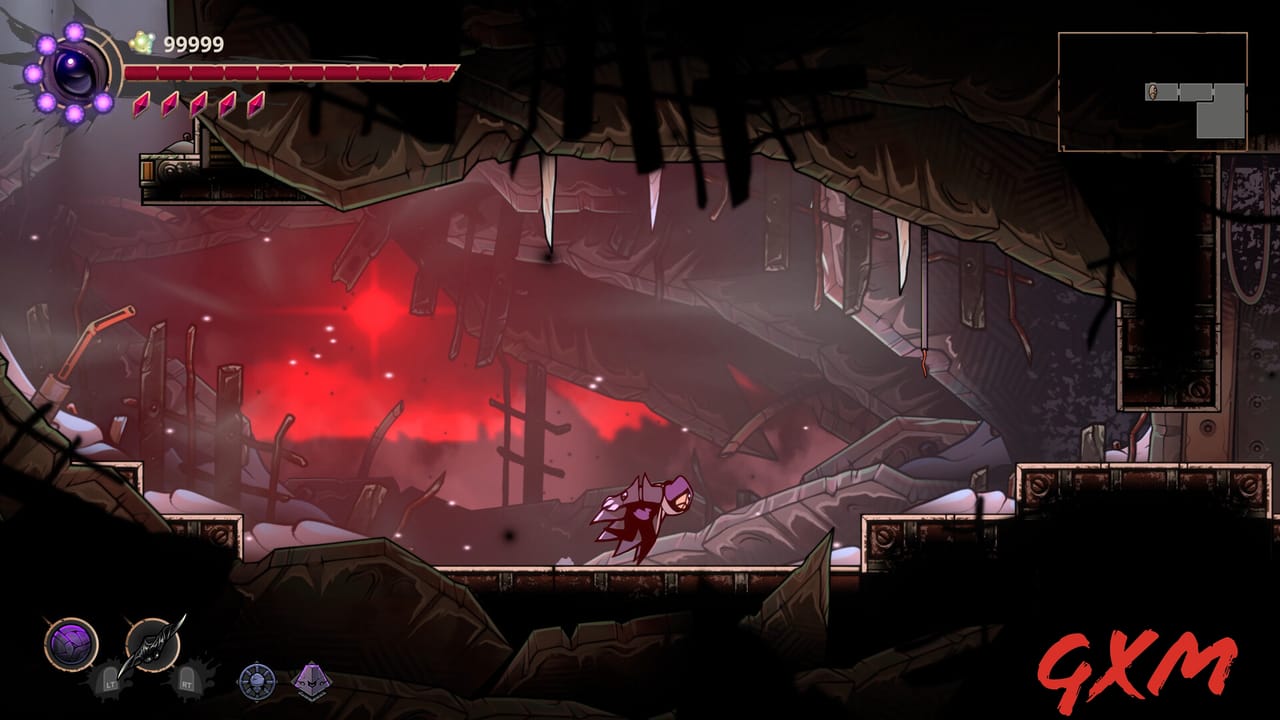Screen dimensions: 1280x720
Task: Open the minimap room to the right
Action: [x=1196, y=92]
